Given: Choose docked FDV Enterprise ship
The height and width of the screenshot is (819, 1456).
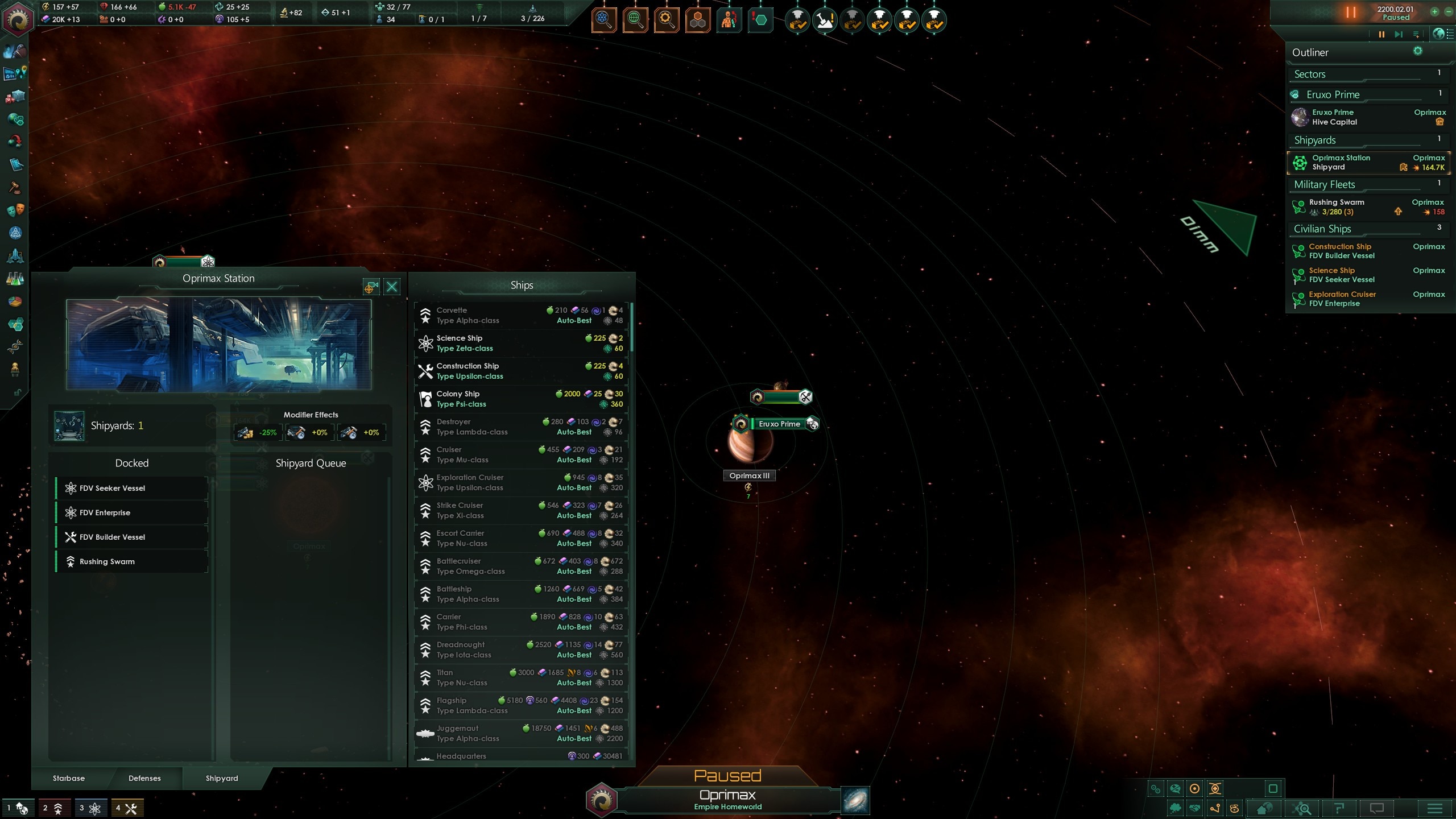Looking at the screenshot, I should click(x=132, y=512).
